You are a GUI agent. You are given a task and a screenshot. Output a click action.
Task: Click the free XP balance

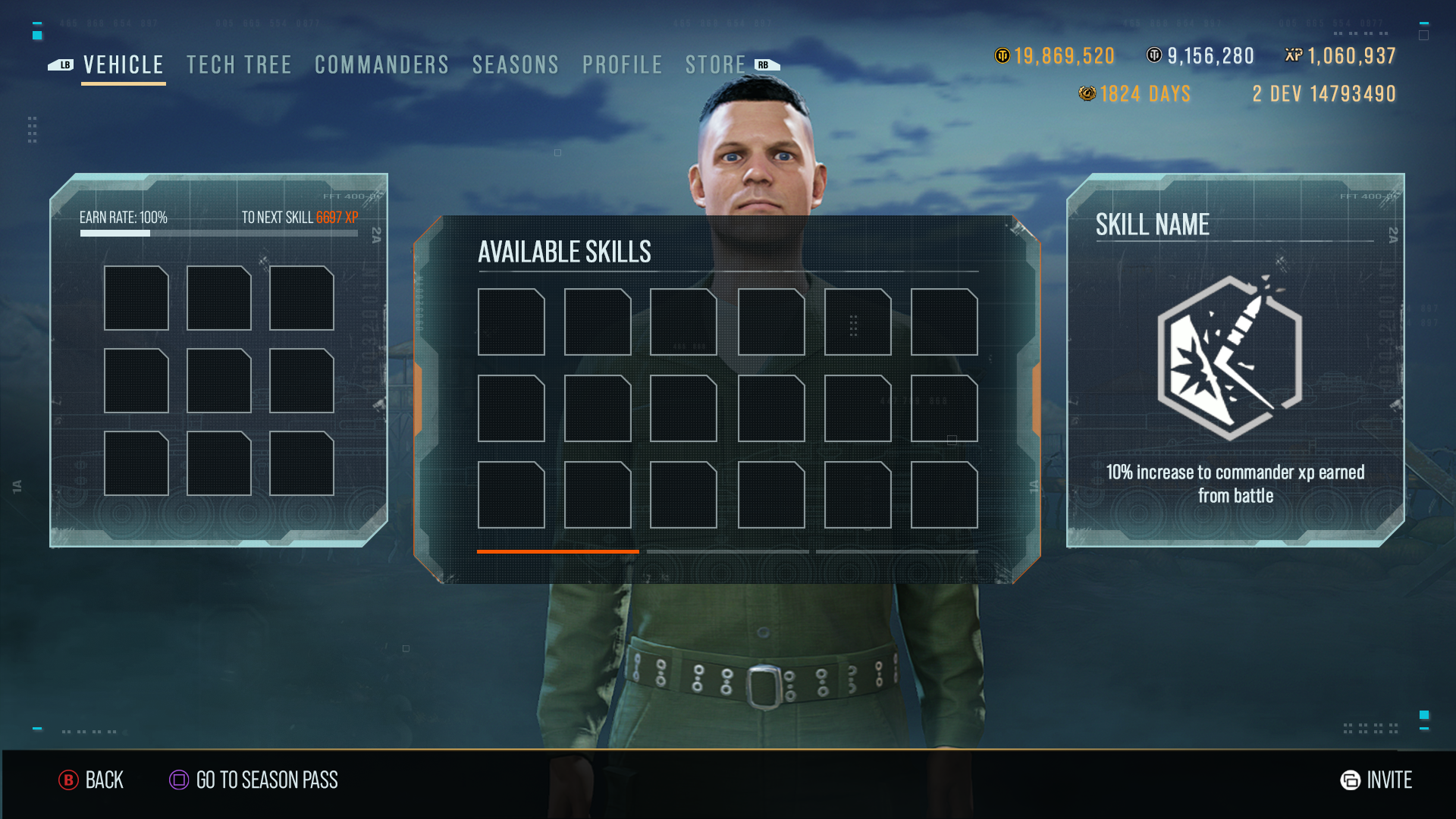pos(1341,56)
